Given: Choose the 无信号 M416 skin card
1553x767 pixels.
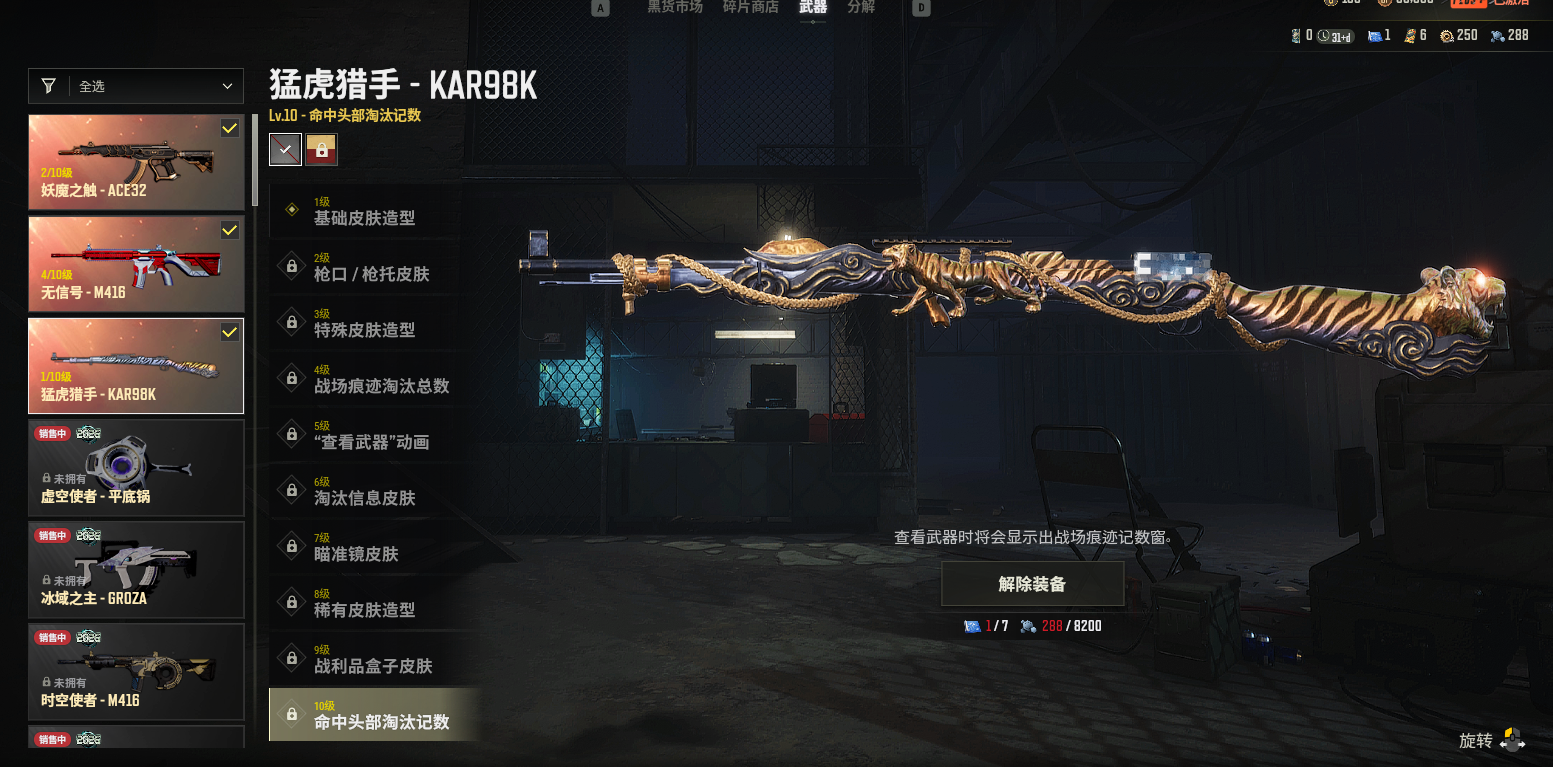Looking at the screenshot, I should point(136,264).
